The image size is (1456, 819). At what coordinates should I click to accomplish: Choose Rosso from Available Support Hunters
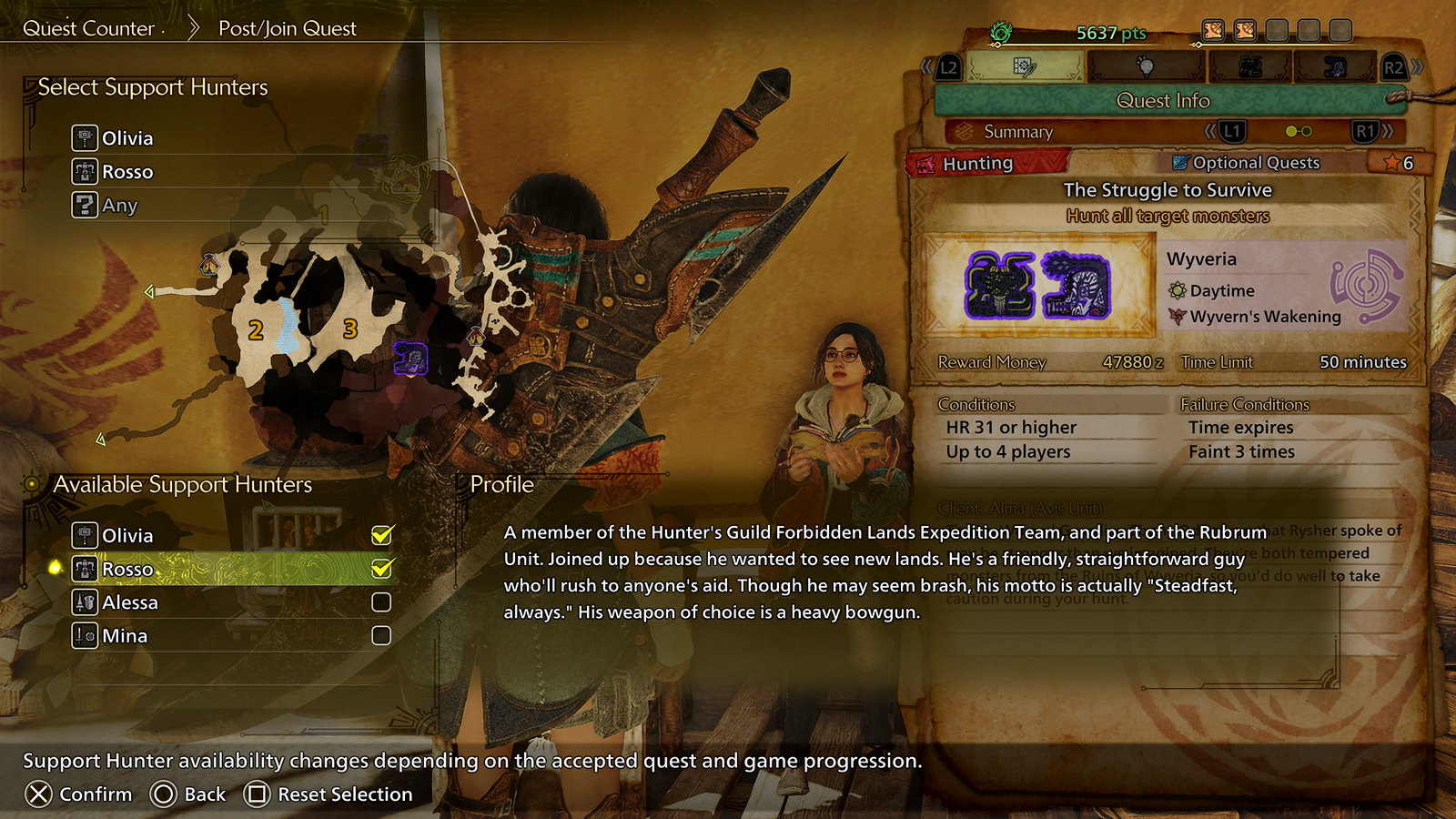(x=127, y=569)
